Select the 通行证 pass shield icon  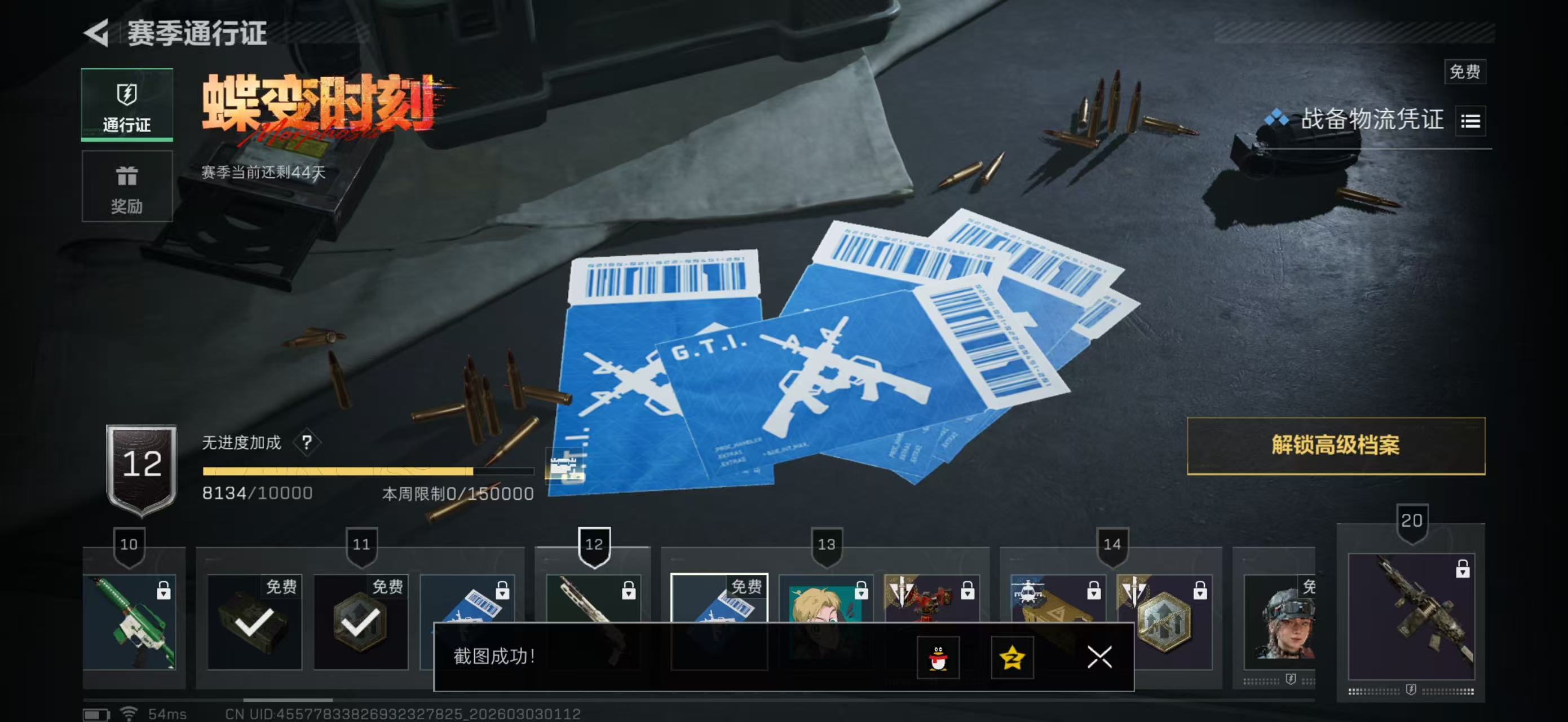pyautogui.click(x=127, y=93)
